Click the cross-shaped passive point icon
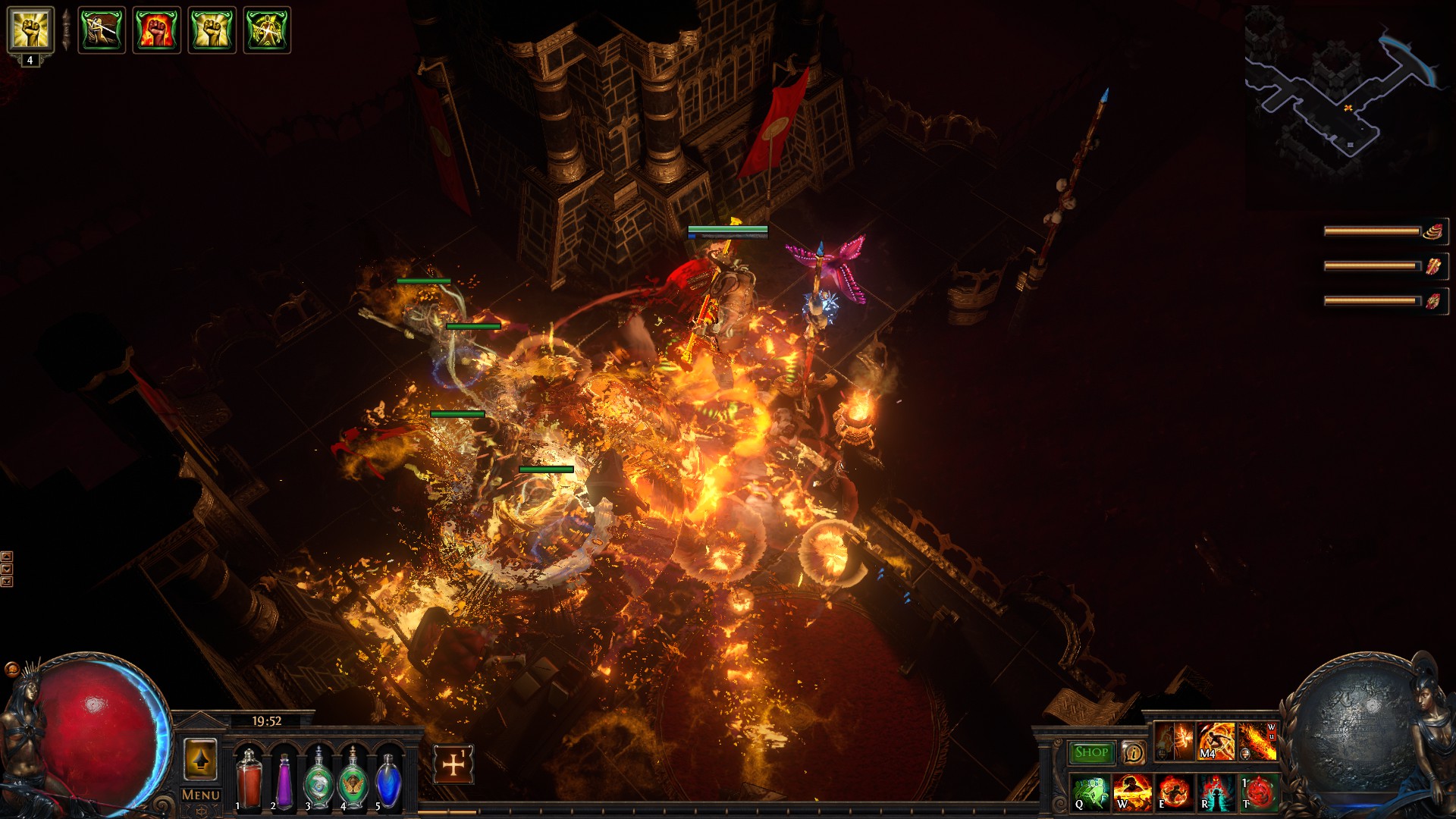The height and width of the screenshot is (819, 1456). 453,764
